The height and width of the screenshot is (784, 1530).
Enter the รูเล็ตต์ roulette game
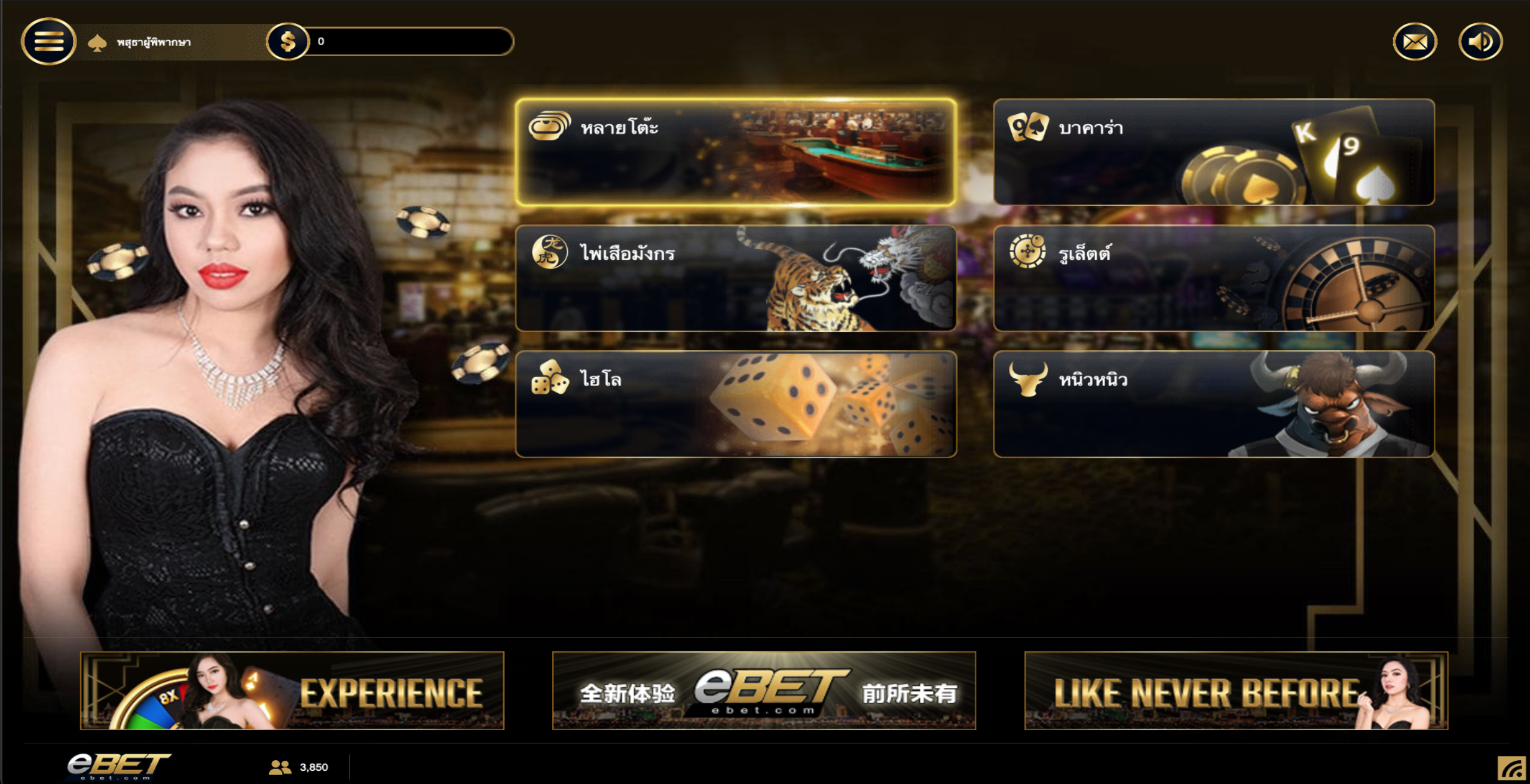pos(1213,278)
